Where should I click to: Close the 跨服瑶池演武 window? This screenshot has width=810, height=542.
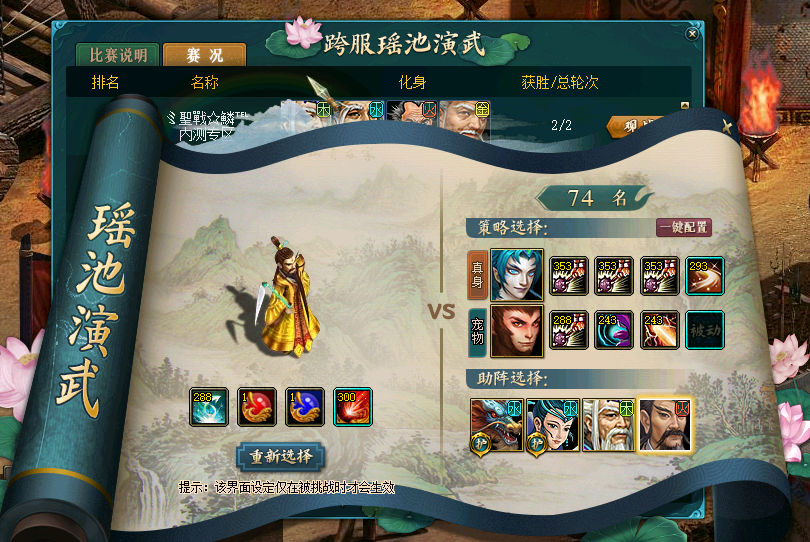point(691,33)
